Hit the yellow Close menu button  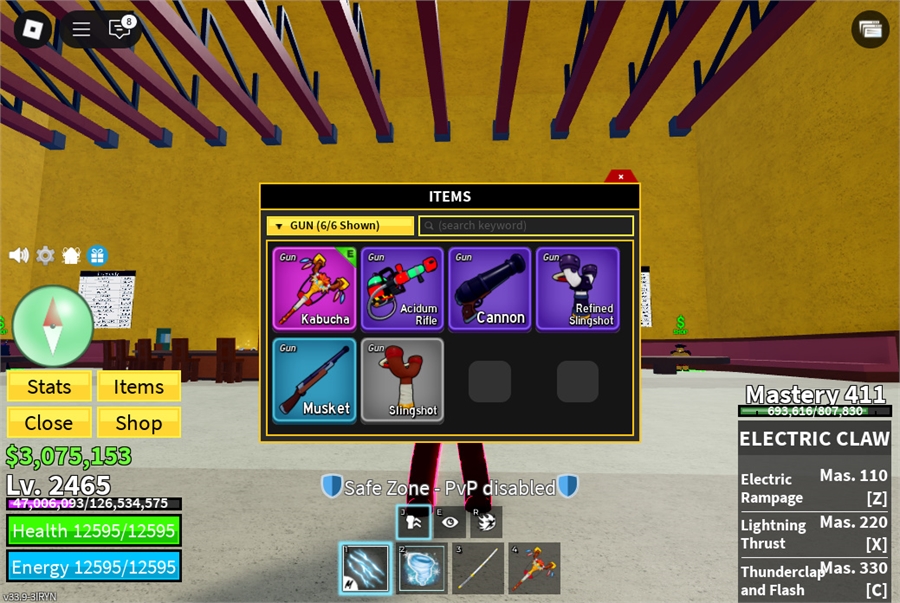pyautogui.click(x=49, y=423)
